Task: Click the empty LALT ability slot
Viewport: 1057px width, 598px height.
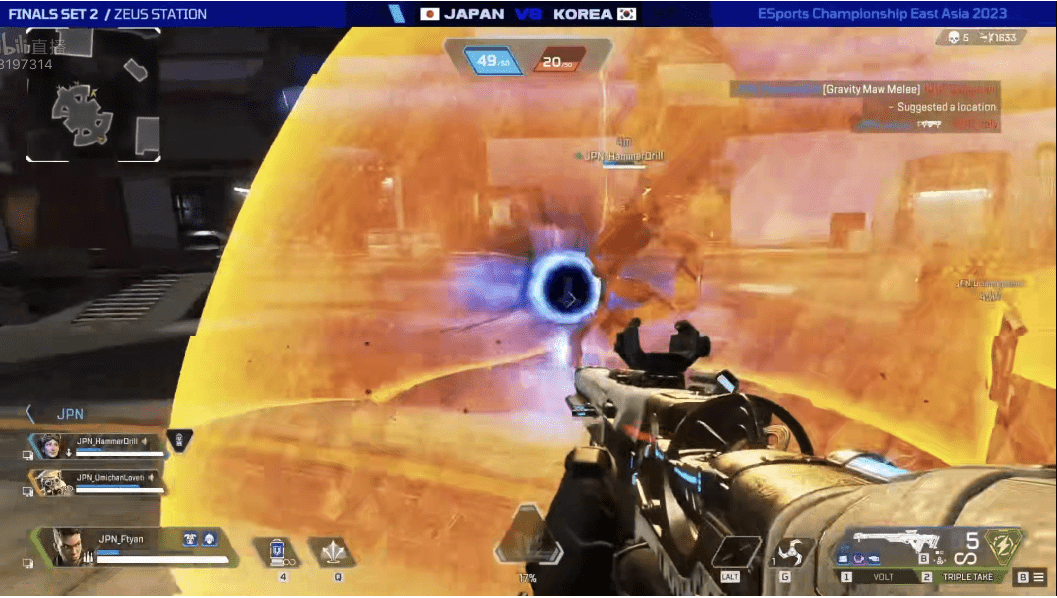Action: (x=731, y=553)
